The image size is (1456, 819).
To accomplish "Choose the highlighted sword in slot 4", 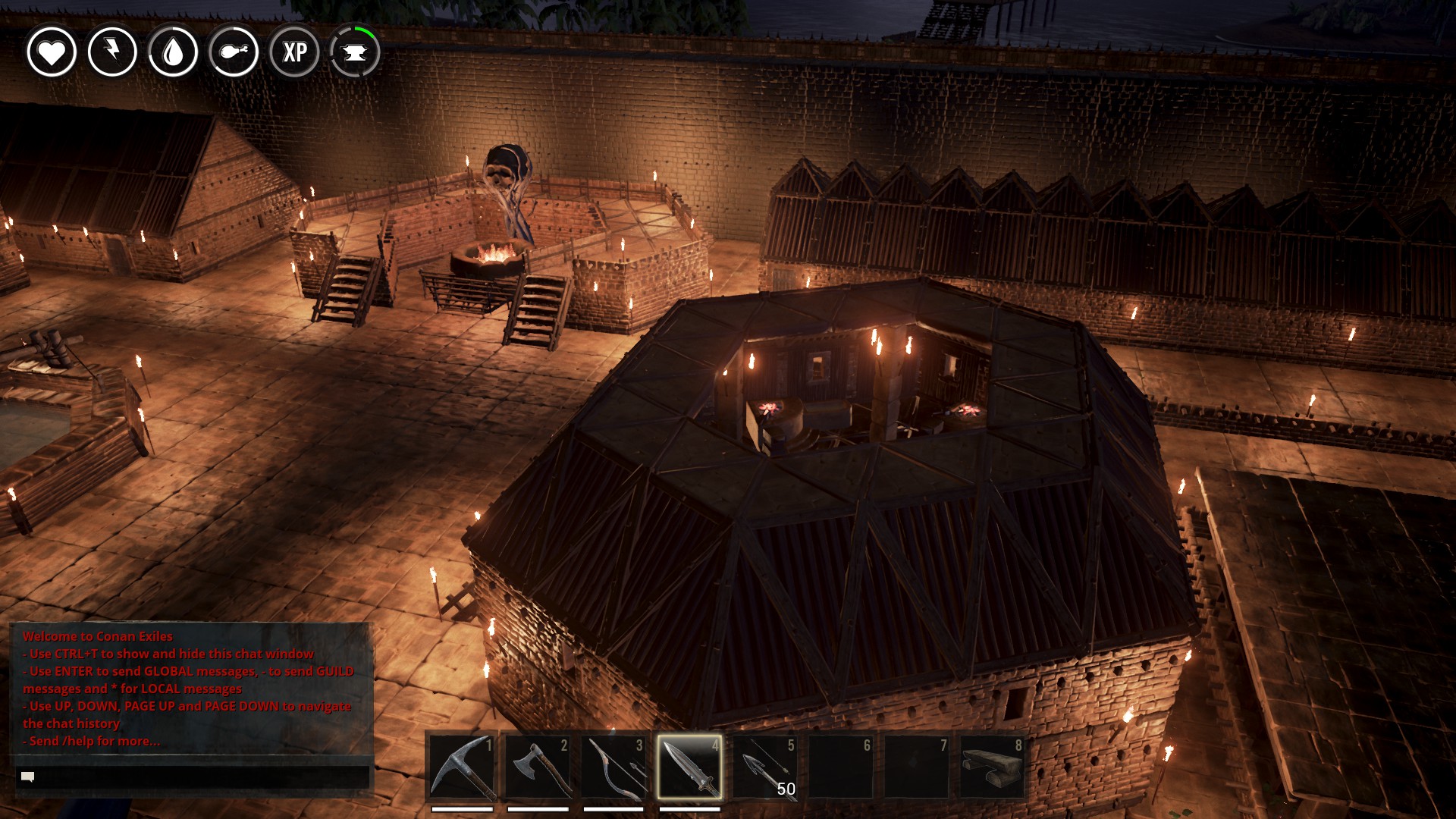I will [689, 767].
